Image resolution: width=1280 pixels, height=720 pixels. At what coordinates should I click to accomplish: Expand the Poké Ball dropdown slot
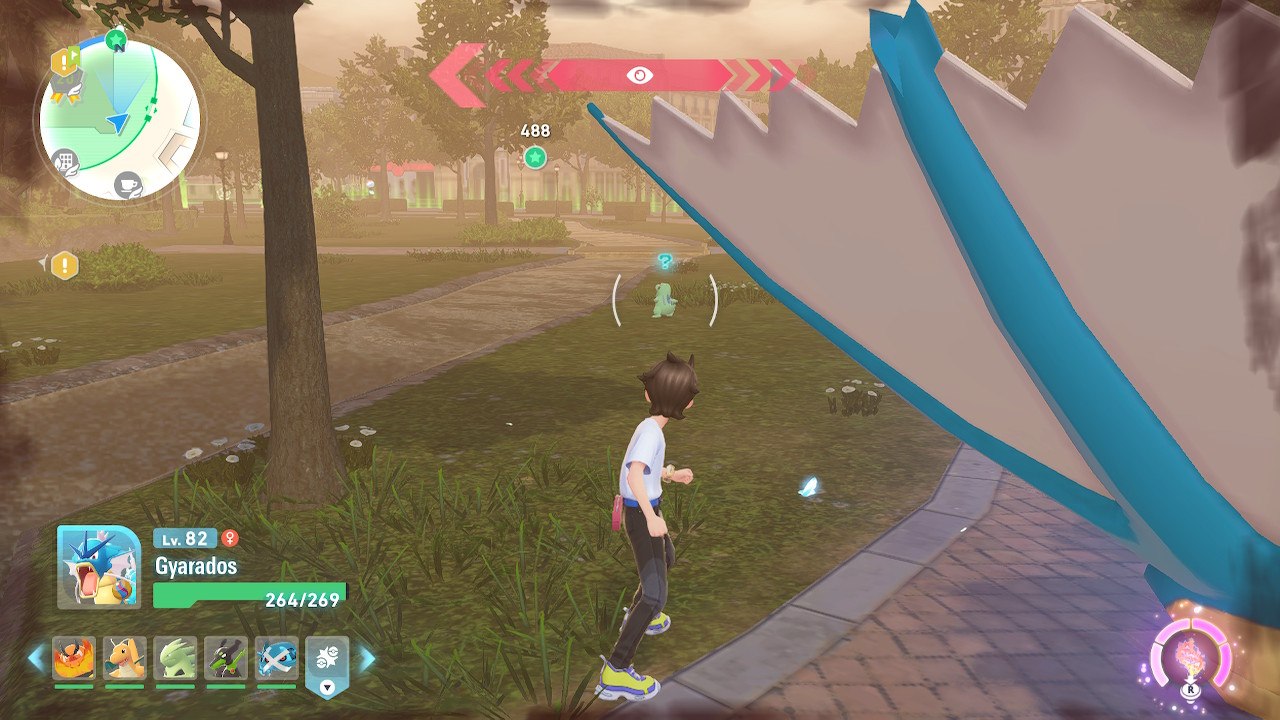[x=327, y=664]
